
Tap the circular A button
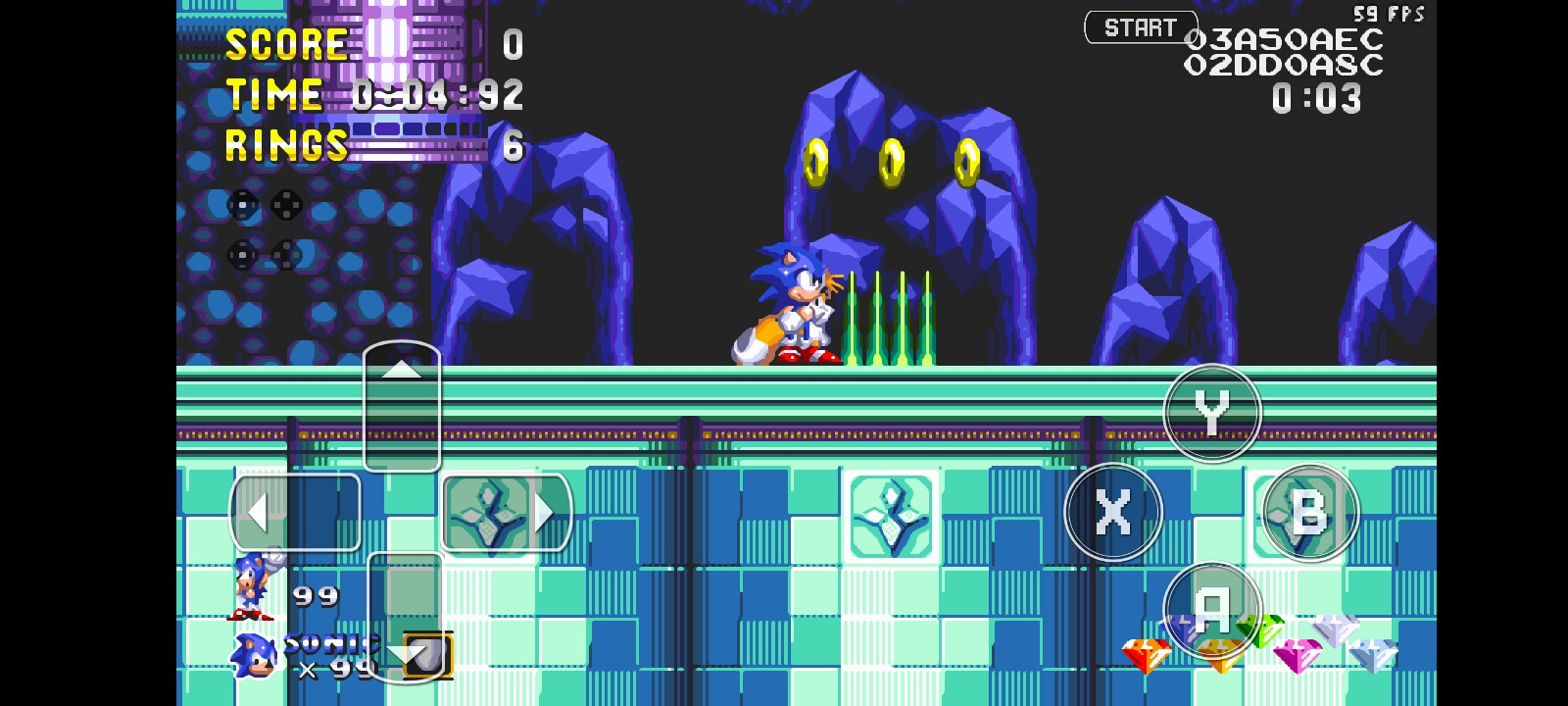coord(1213,610)
